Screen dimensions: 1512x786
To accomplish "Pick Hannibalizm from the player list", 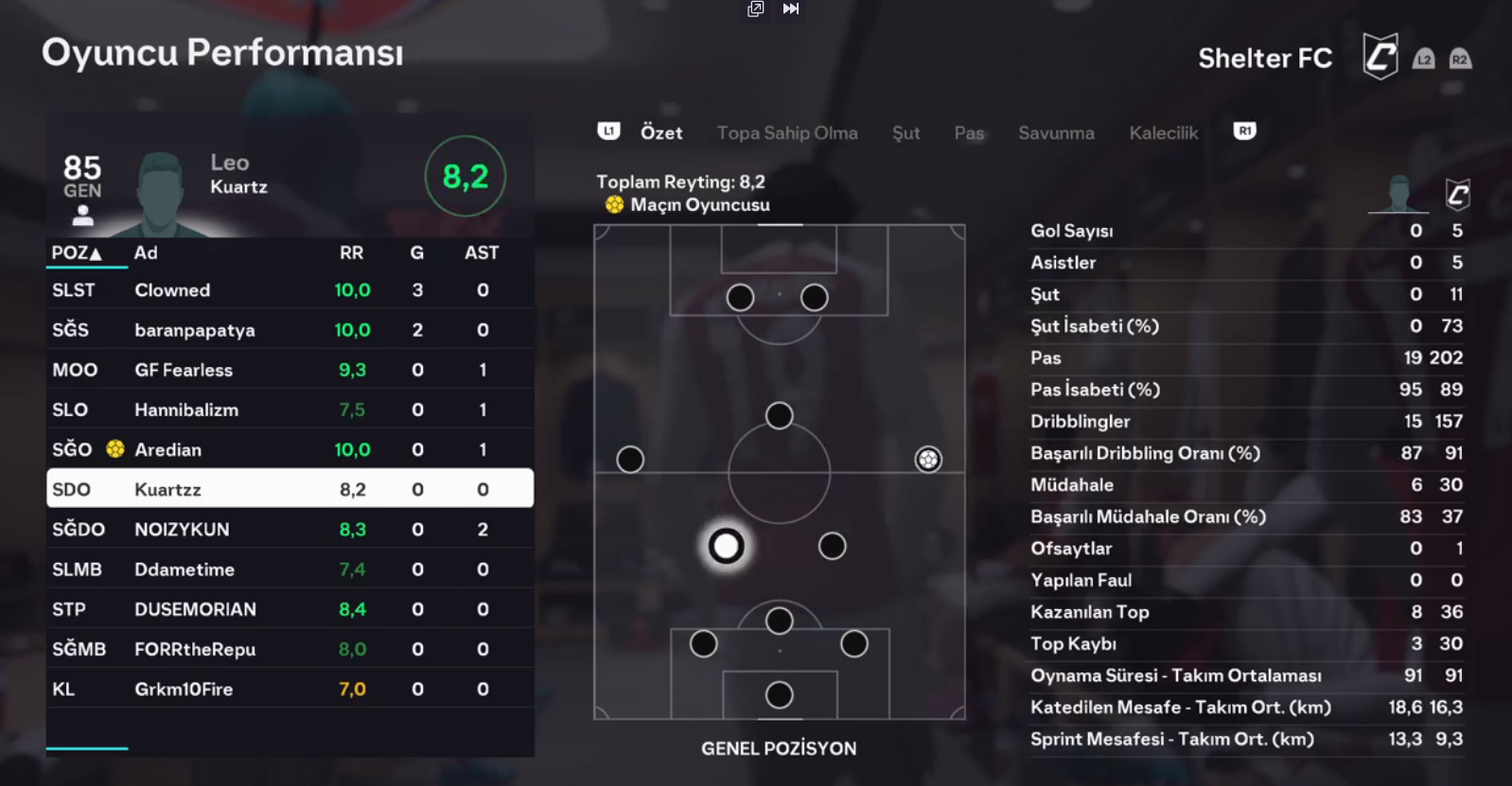I will [x=290, y=410].
